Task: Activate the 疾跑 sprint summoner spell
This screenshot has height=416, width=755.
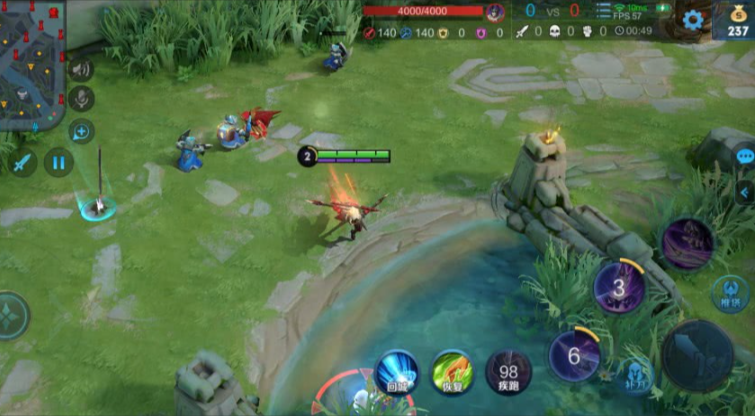Action: tap(508, 371)
